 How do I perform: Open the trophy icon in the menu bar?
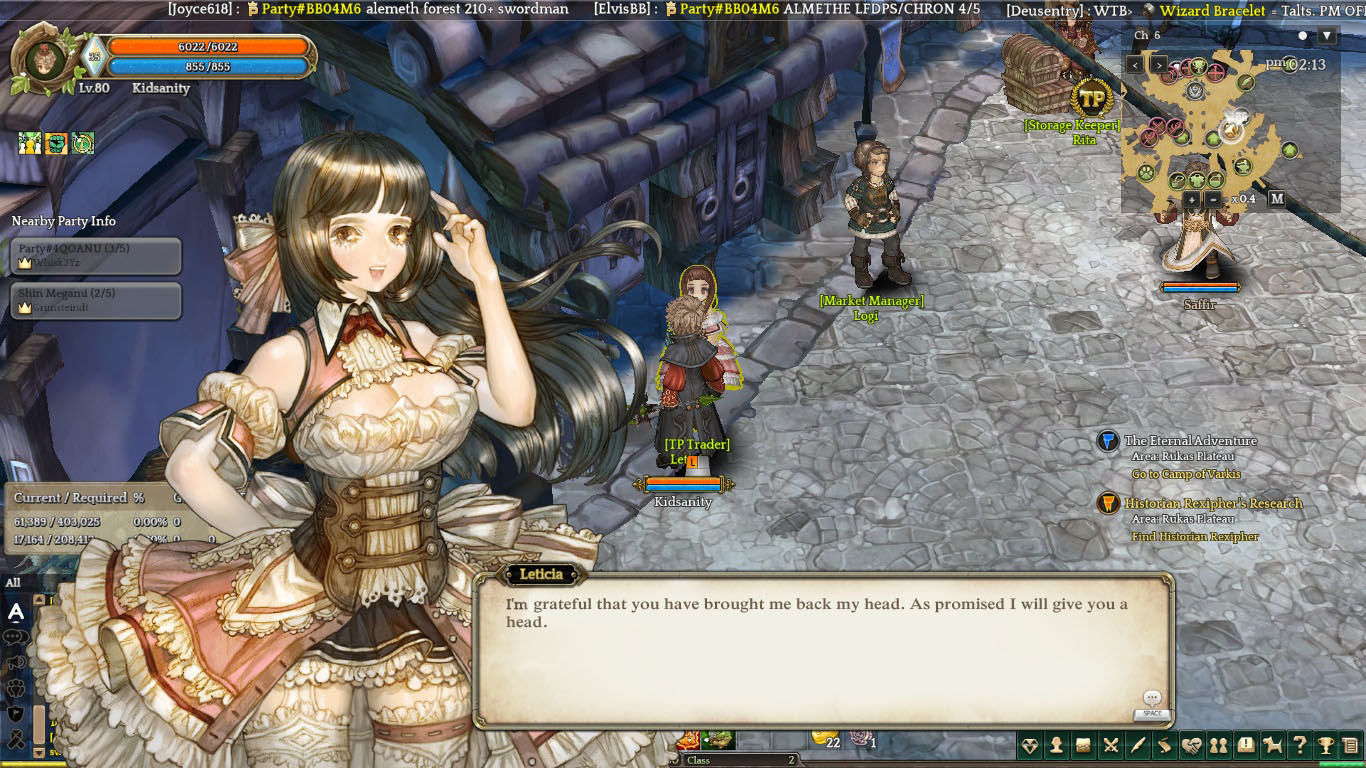pos(1325,745)
